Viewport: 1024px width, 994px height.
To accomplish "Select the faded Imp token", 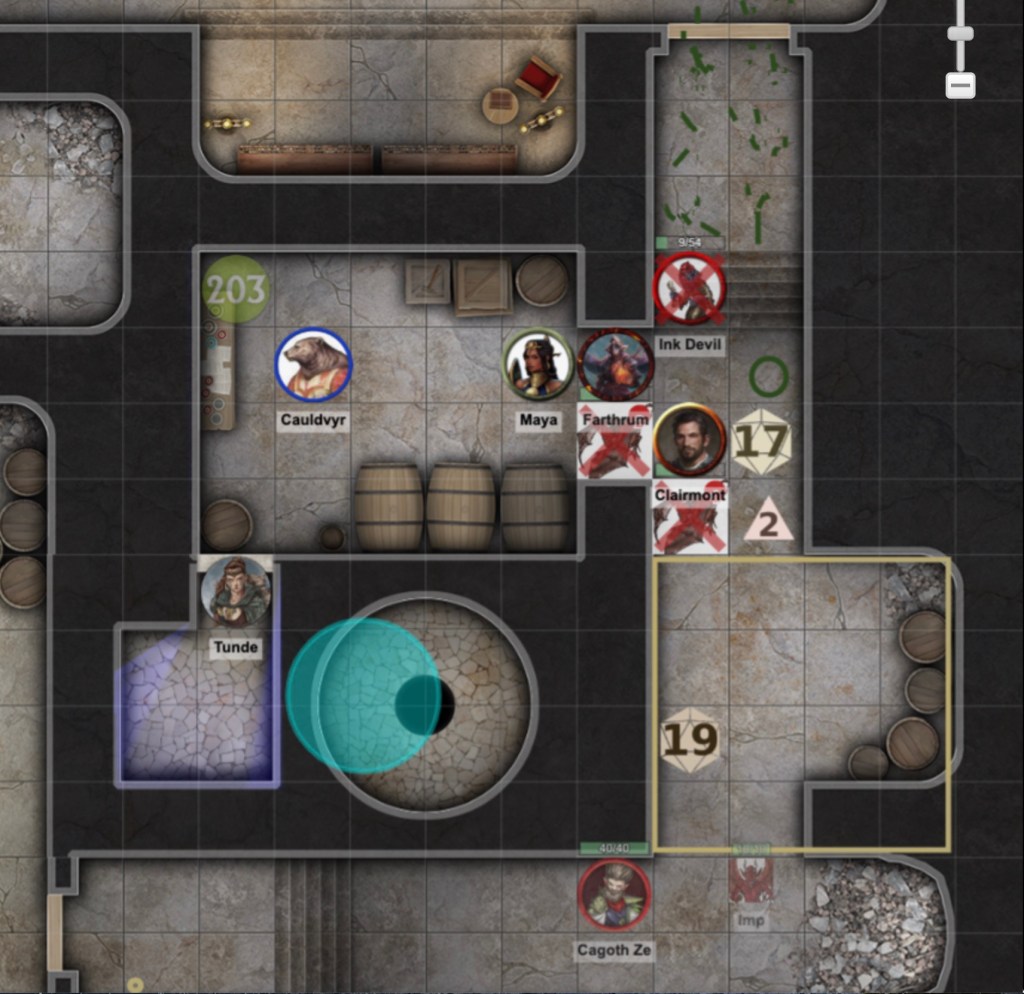I will (x=751, y=882).
